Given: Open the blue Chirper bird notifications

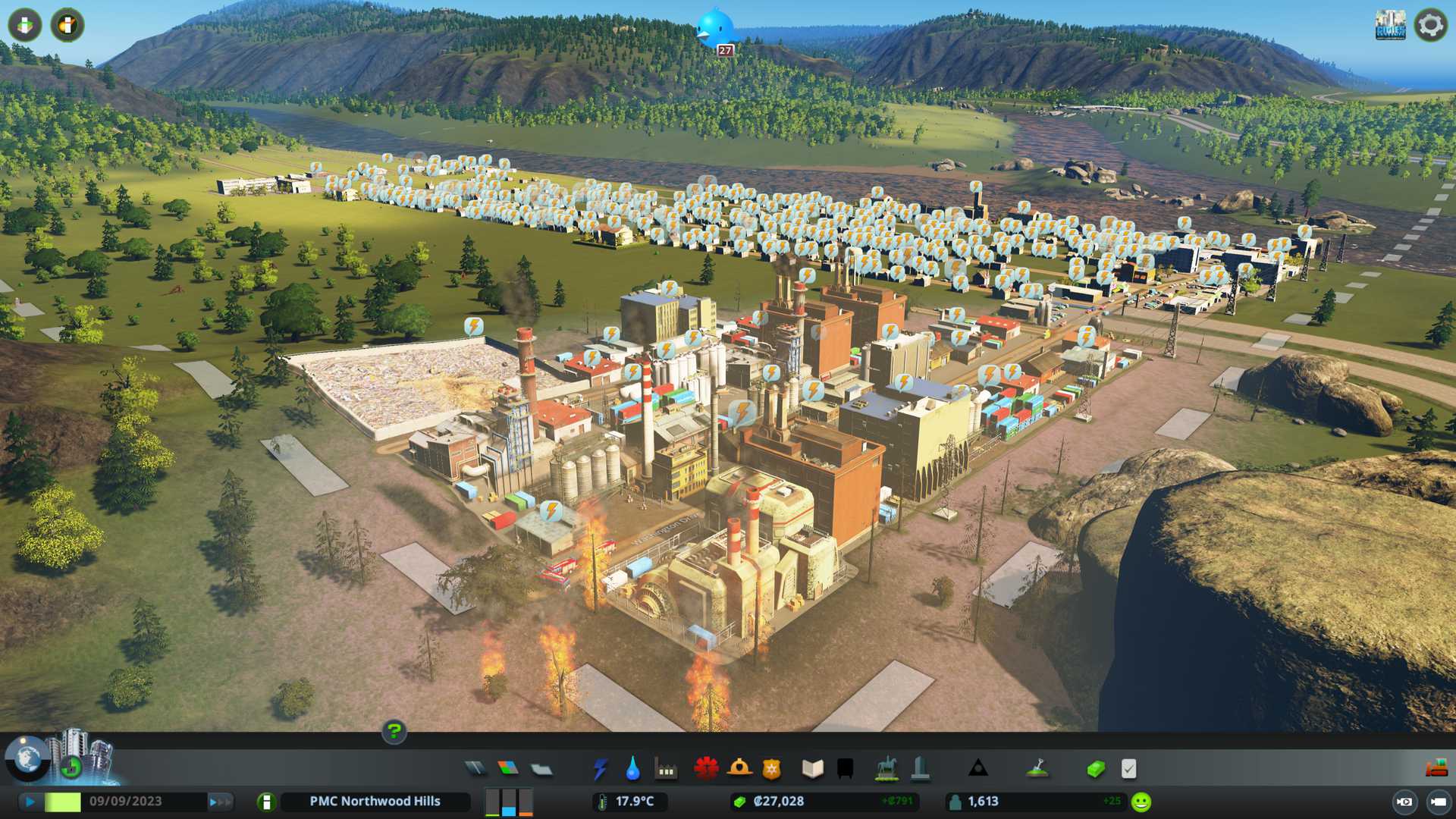Looking at the screenshot, I should click(x=714, y=29).
